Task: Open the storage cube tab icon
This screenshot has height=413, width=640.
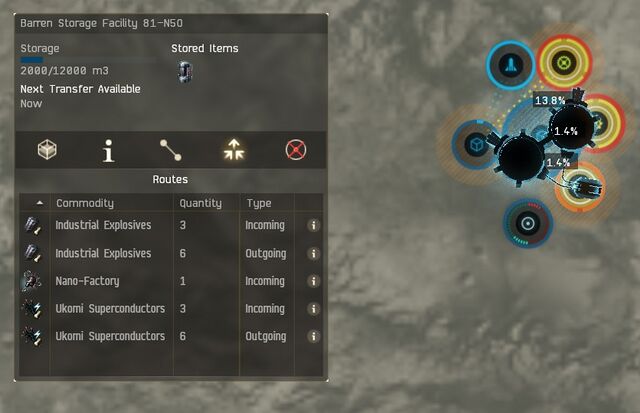Action: click(x=47, y=150)
